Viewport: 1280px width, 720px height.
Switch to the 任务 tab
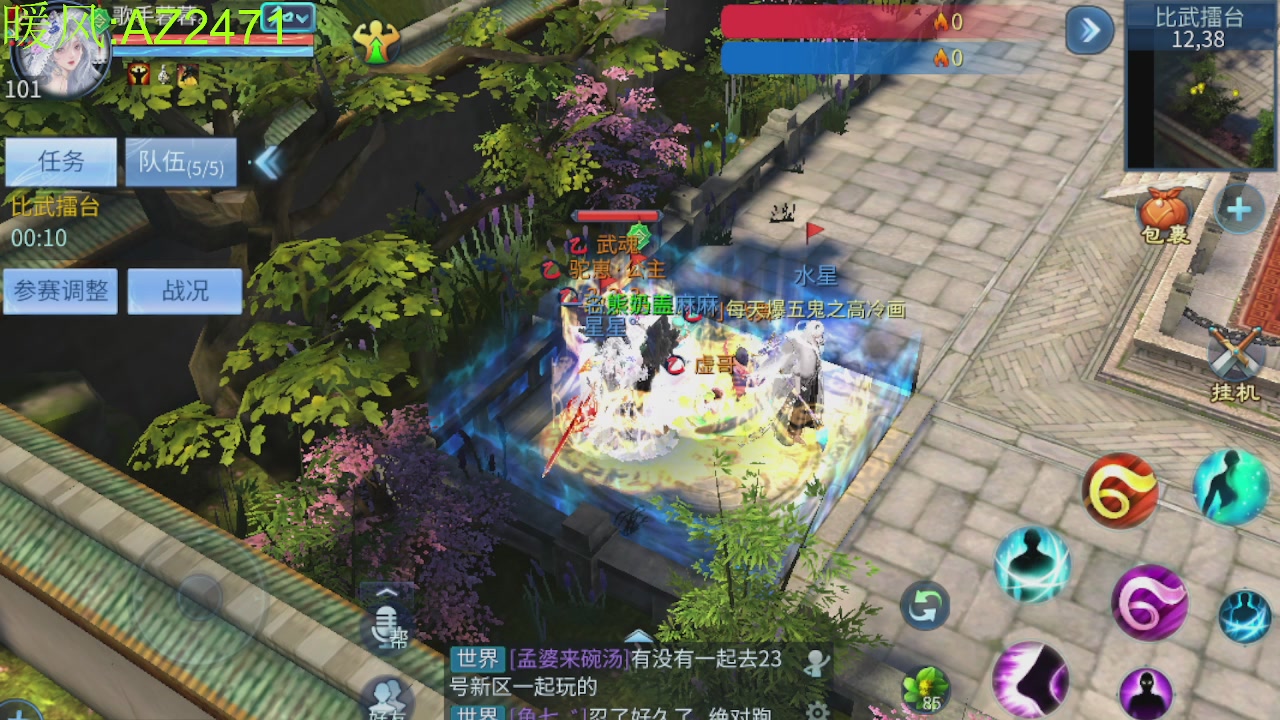(61, 161)
